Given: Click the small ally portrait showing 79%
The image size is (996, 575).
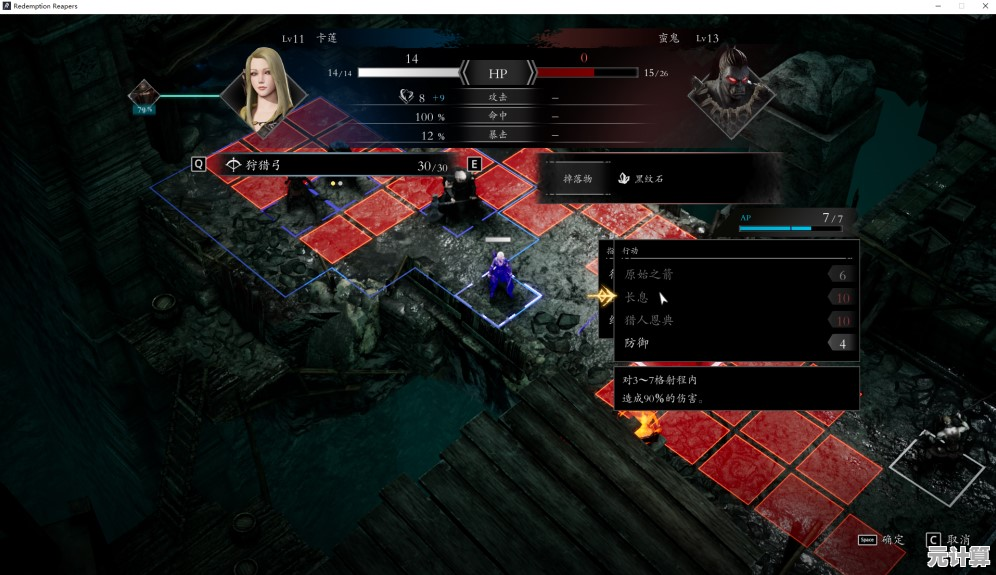Looking at the screenshot, I should coord(144,97).
